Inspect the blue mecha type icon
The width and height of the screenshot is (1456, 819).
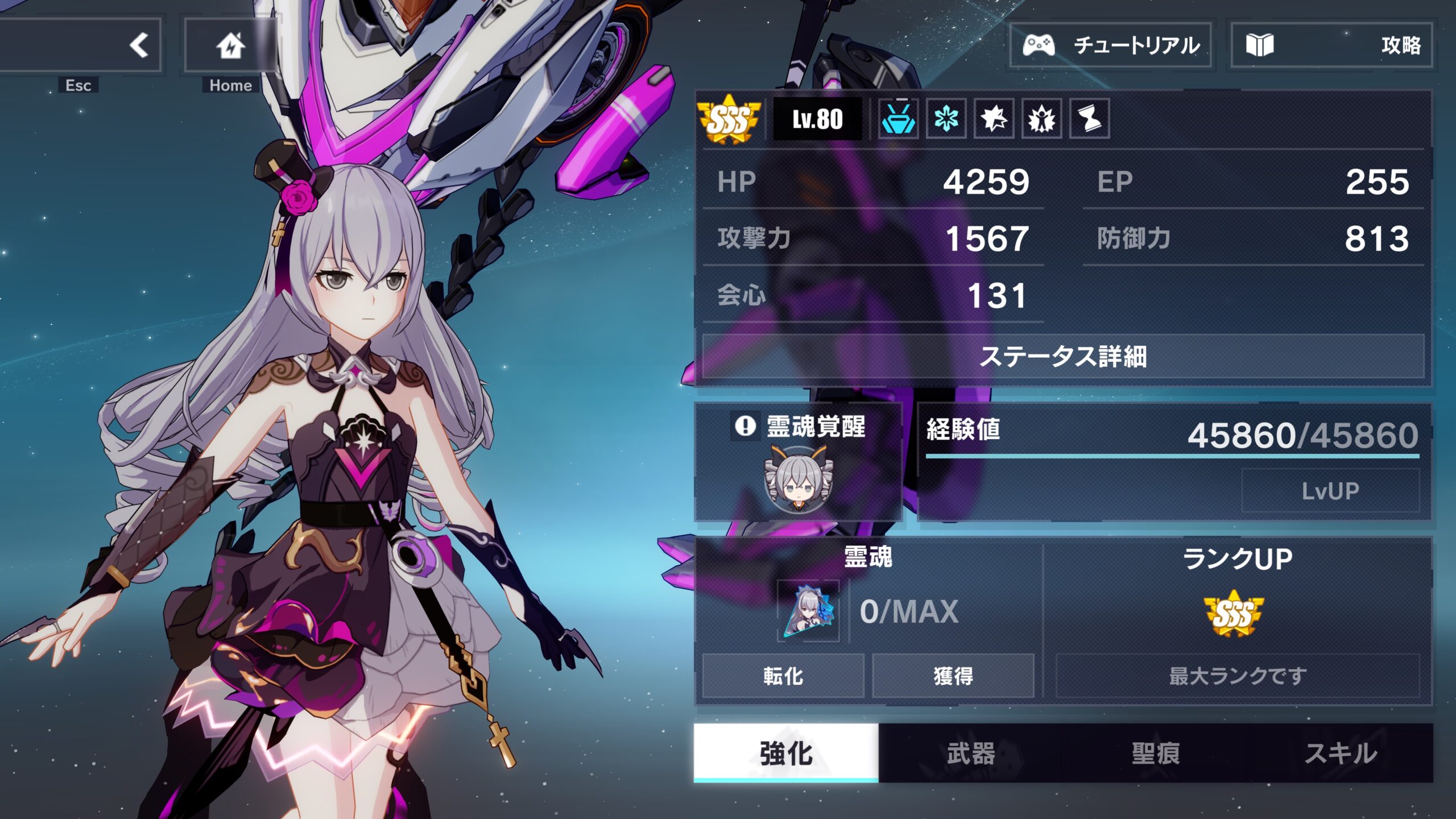point(898,119)
